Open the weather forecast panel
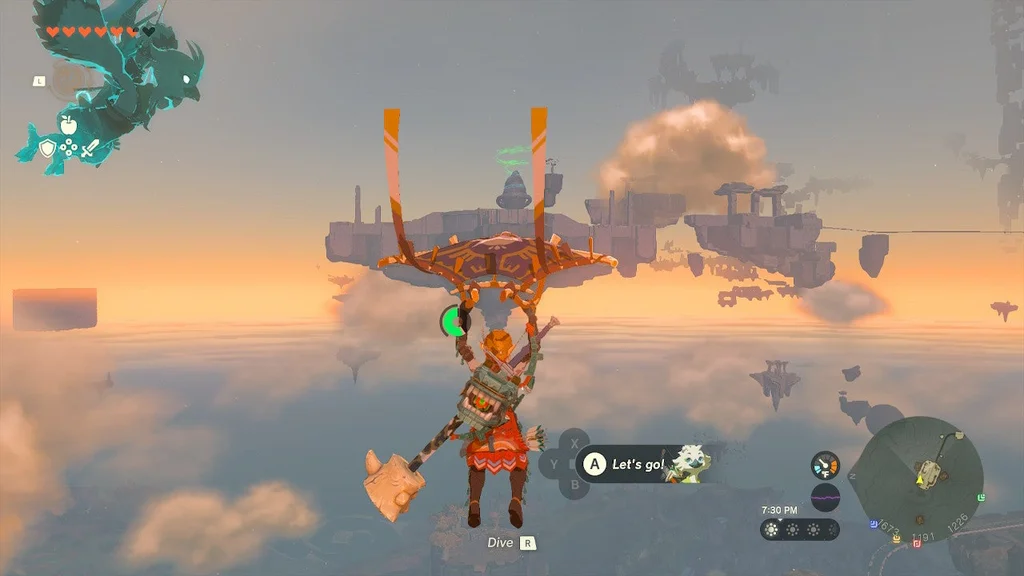 click(x=799, y=530)
